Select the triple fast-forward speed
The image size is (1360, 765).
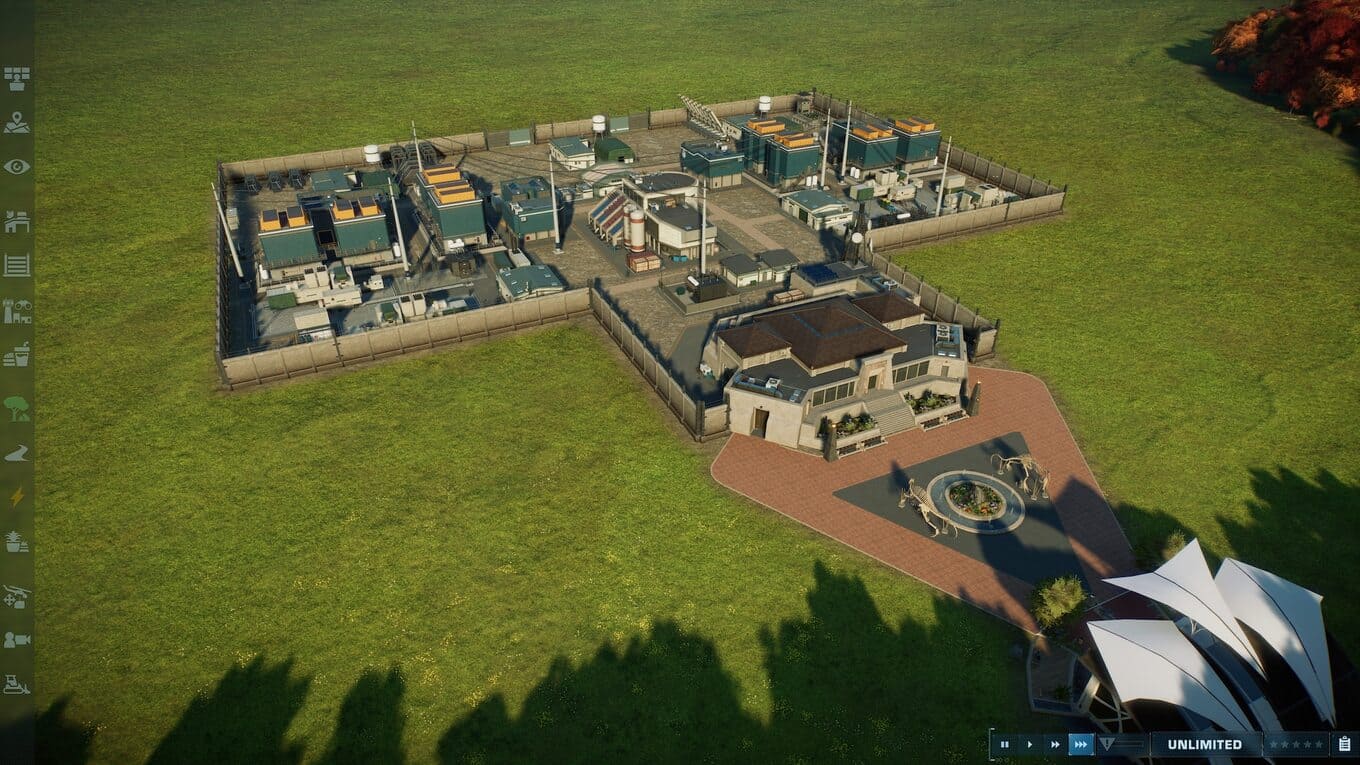tap(1081, 745)
